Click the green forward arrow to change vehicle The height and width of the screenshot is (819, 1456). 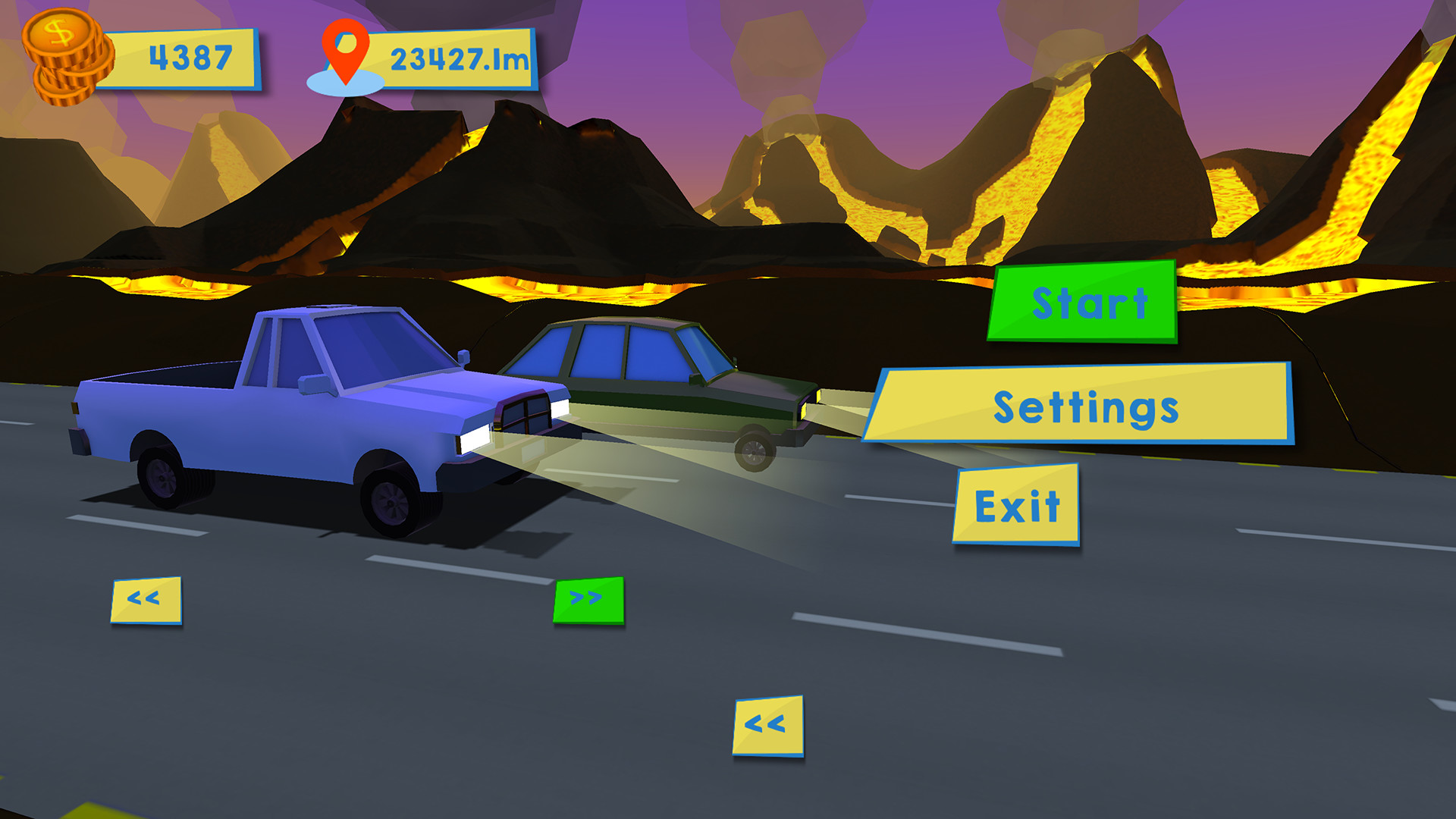tap(588, 599)
